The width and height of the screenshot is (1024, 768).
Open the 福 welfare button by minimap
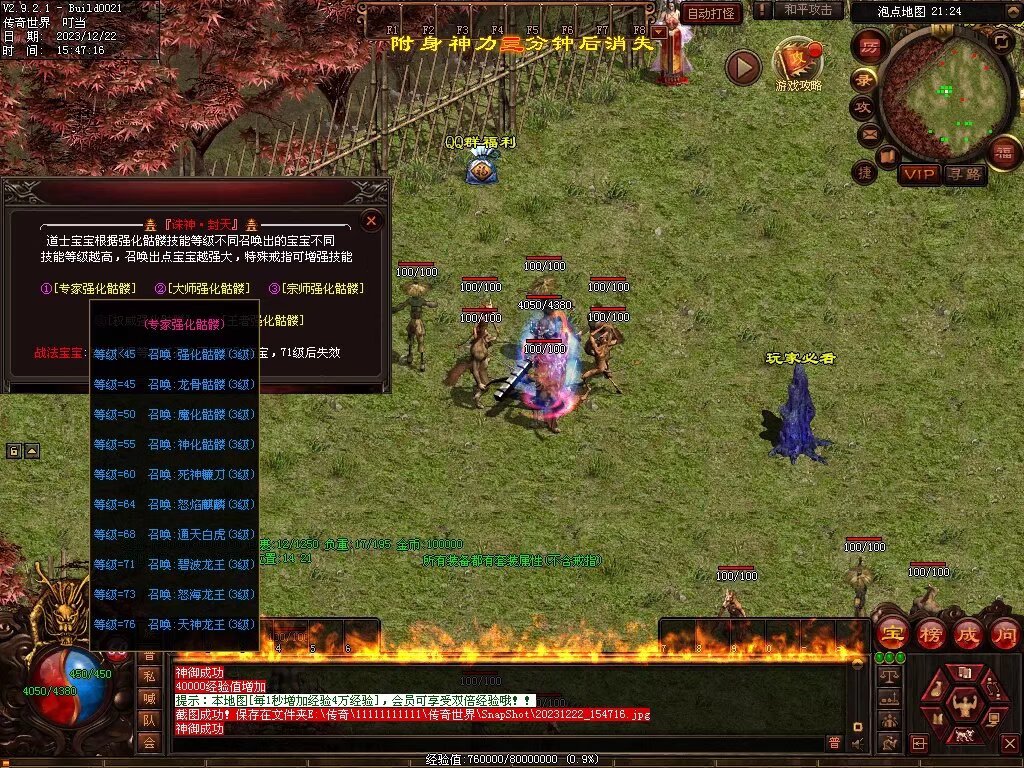1003,152
